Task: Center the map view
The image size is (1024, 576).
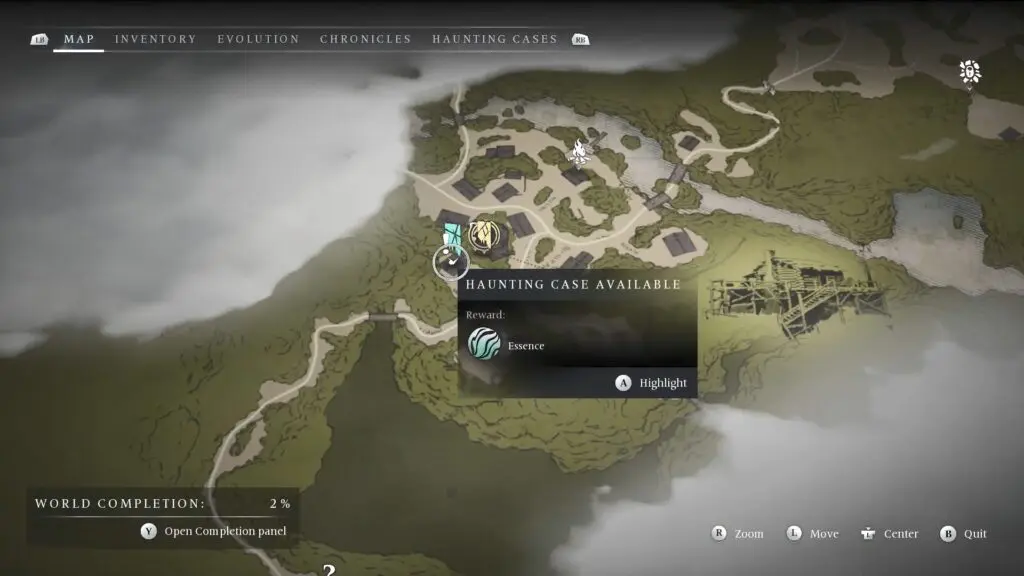Action: pos(889,534)
